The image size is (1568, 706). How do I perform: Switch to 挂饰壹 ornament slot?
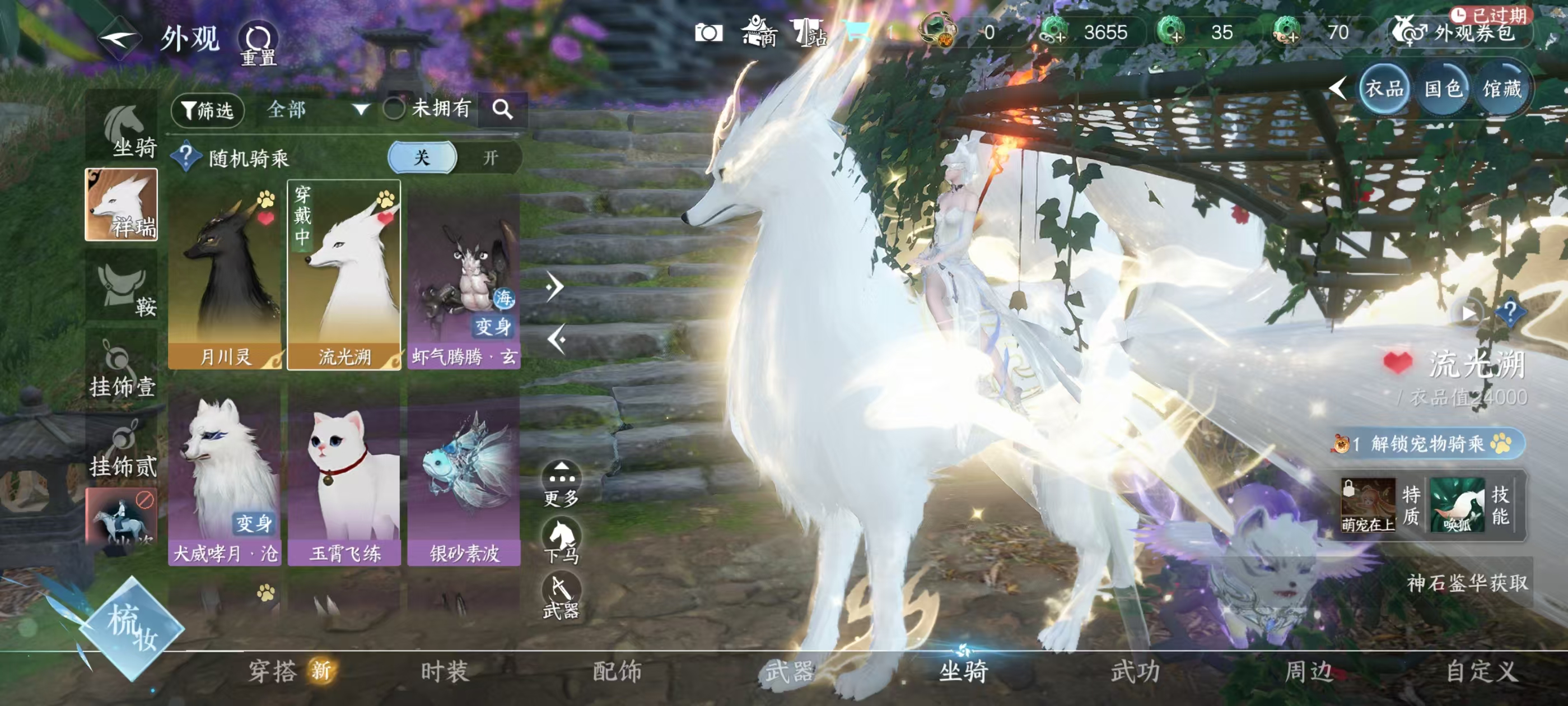pyautogui.click(x=122, y=370)
